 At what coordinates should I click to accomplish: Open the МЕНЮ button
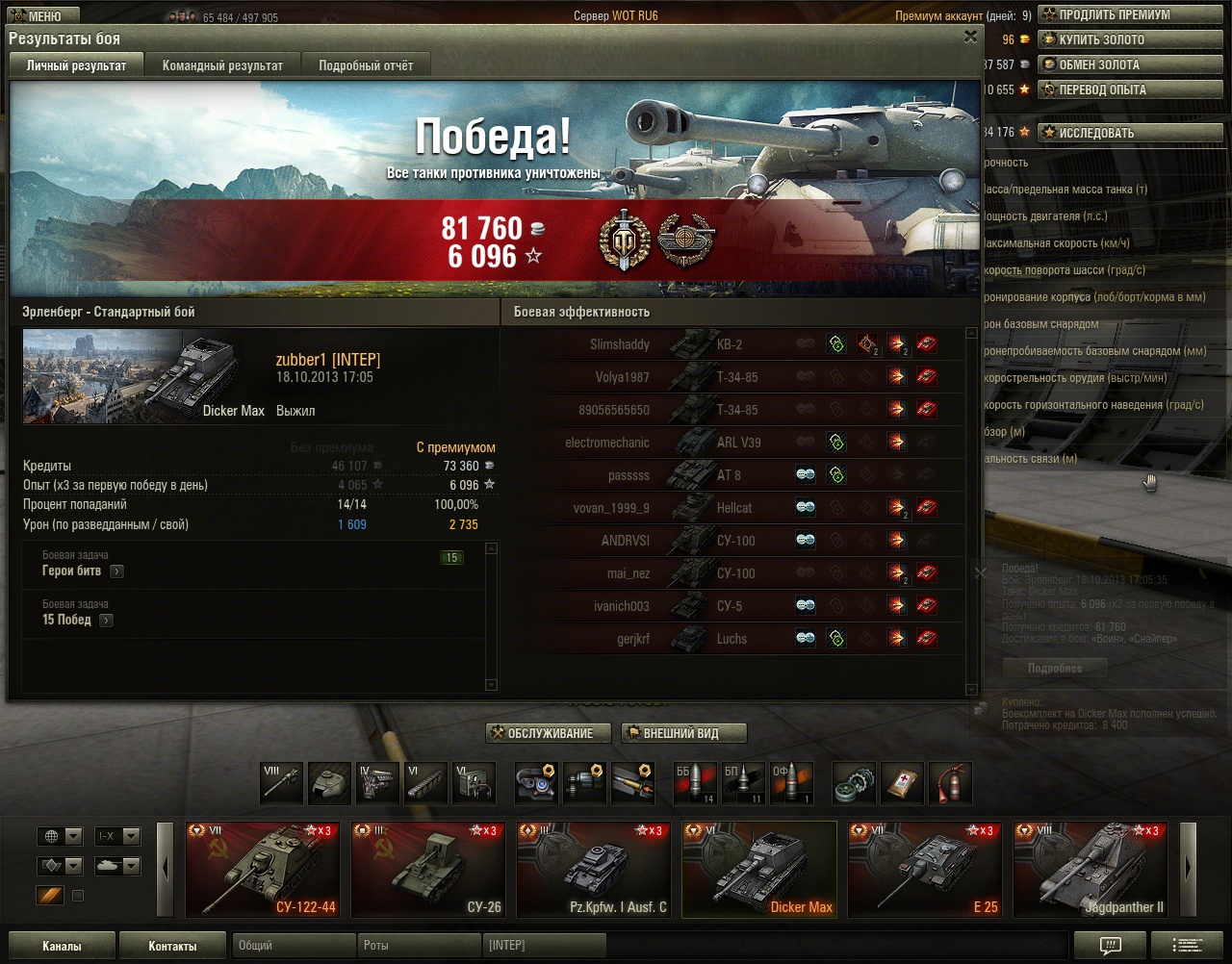click(x=37, y=16)
